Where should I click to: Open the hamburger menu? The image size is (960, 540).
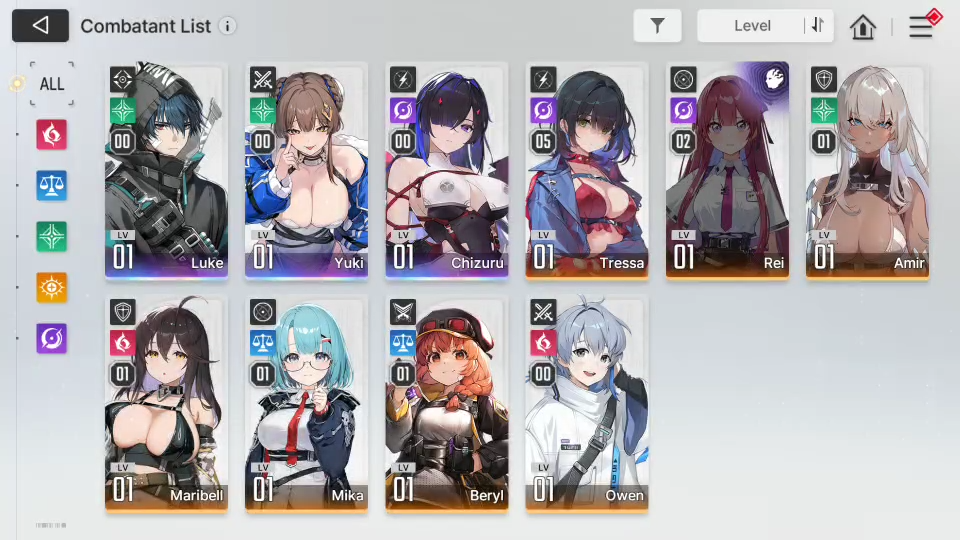coord(921,26)
